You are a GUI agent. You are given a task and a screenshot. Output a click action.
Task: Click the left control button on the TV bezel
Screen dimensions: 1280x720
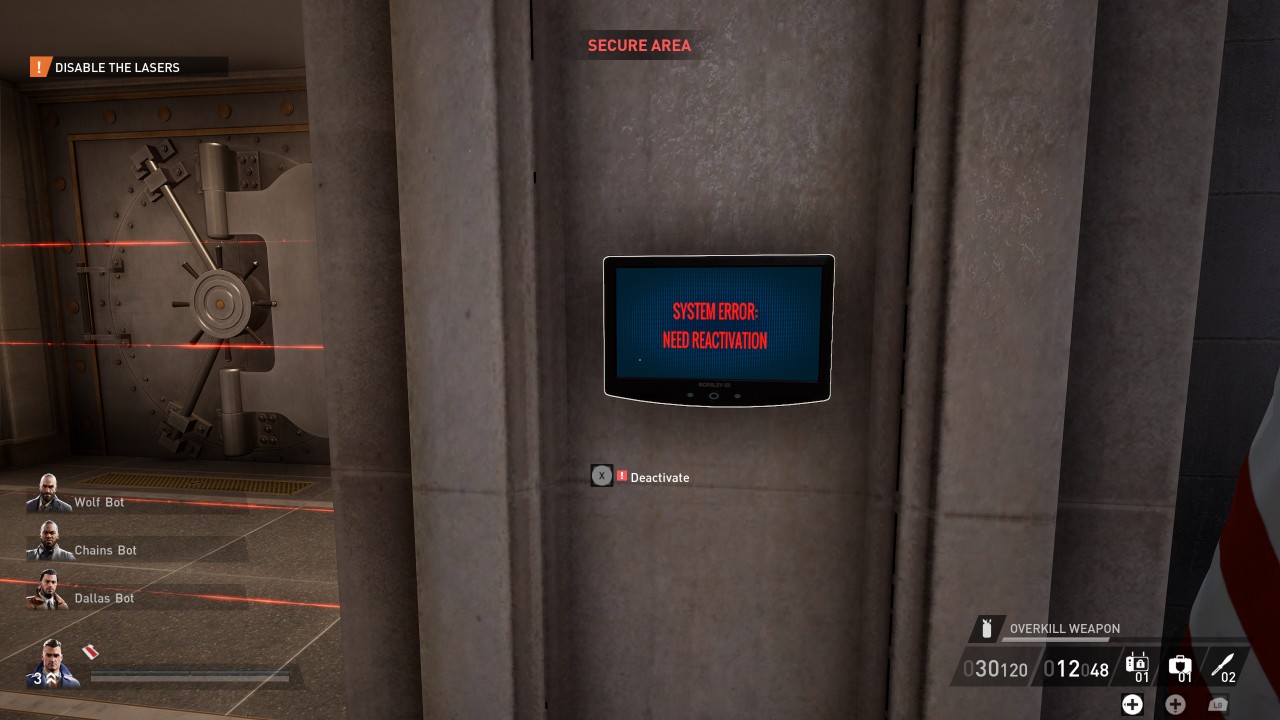click(690, 395)
